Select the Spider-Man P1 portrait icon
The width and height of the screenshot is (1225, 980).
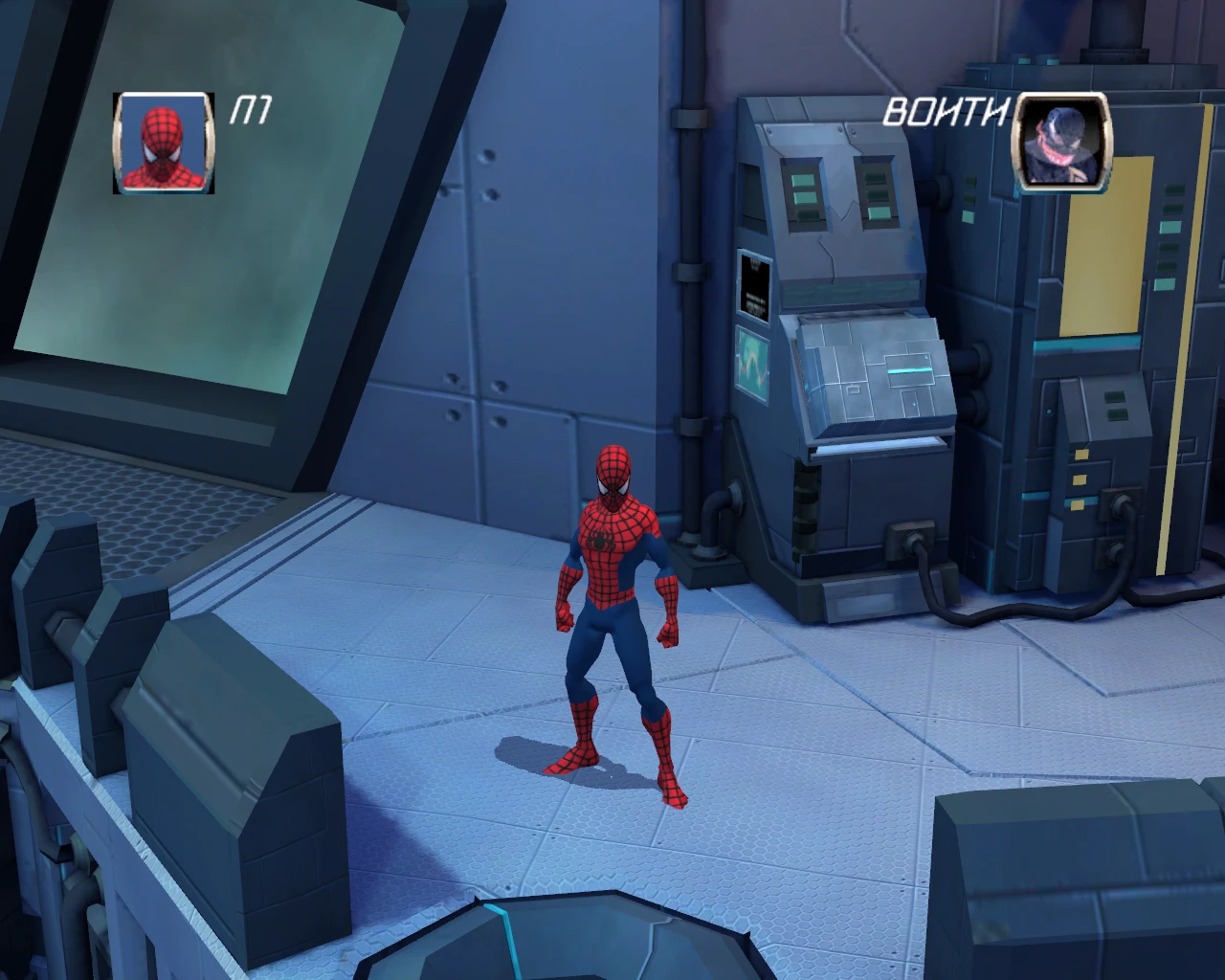pos(164,144)
